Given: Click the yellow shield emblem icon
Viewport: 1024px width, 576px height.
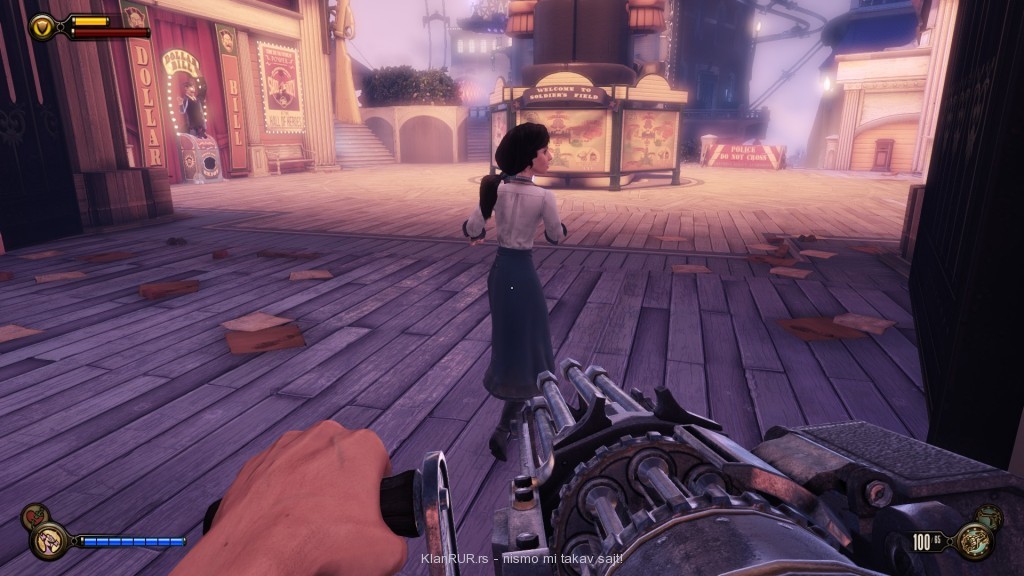Looking at the screenshot, I should point(43,26).
